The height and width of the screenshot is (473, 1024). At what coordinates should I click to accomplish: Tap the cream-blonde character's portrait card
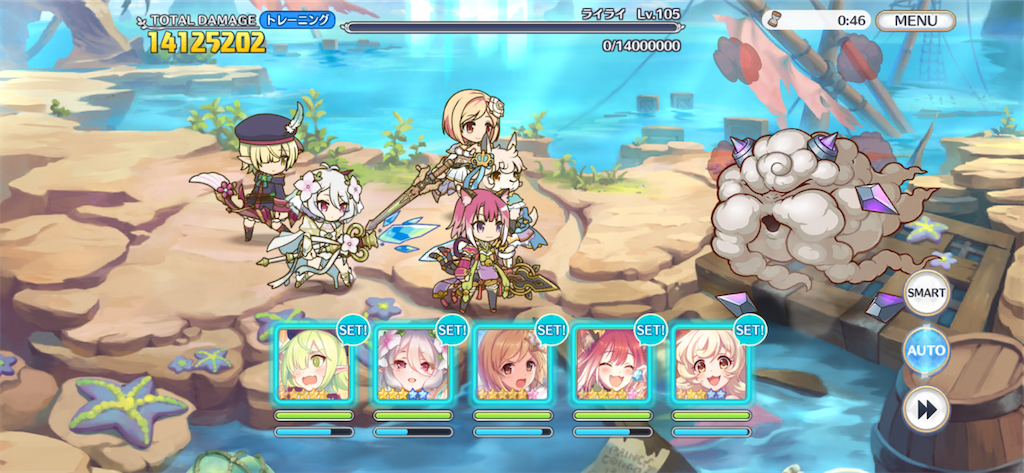[x=708, y=364]
